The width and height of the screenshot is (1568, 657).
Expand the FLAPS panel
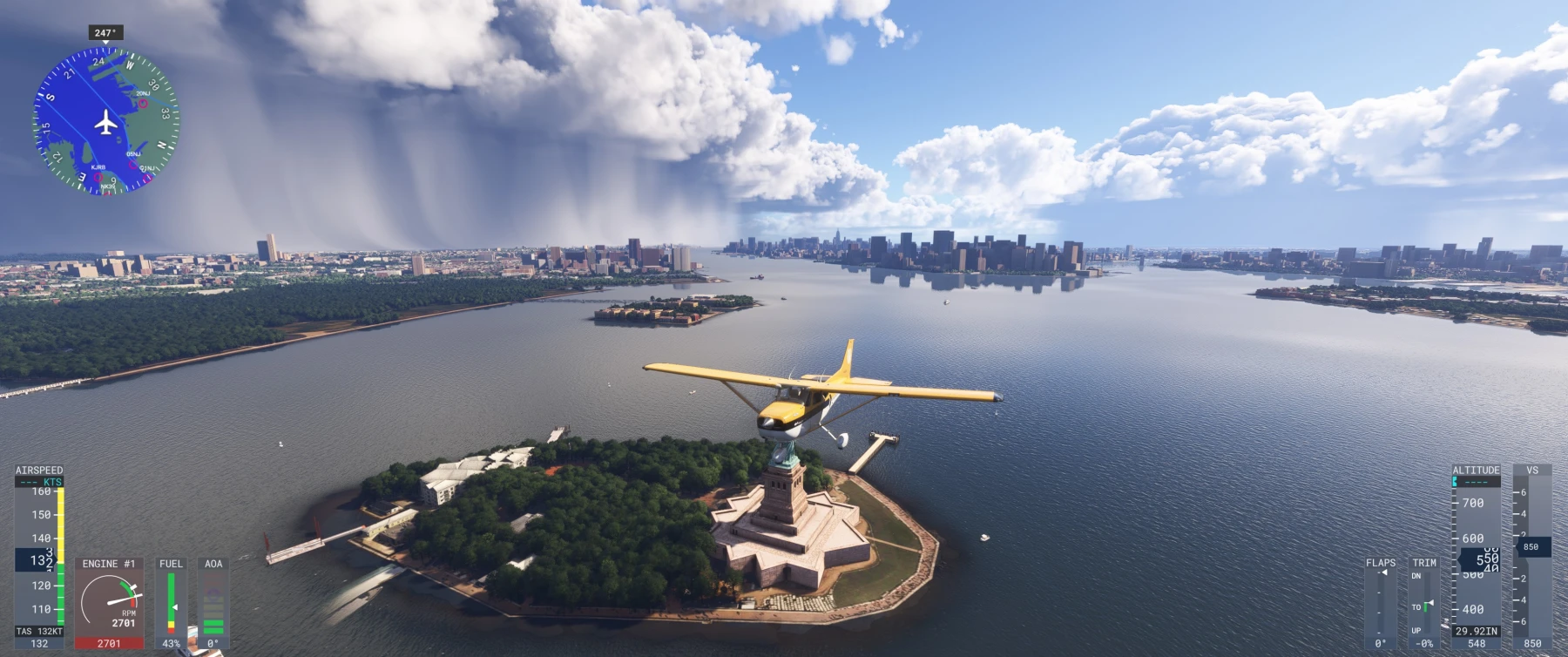click(x=1382, y=565)
